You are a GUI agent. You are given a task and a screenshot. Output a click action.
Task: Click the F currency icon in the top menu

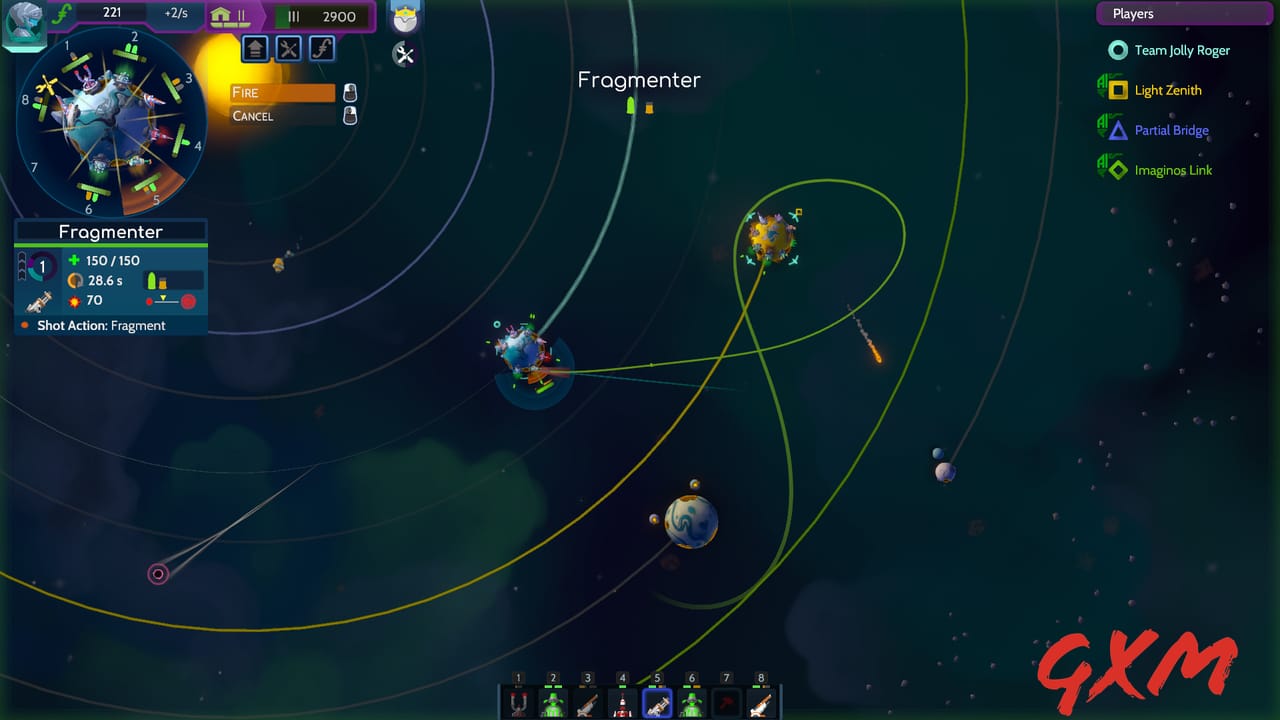(x=322, y=48)
